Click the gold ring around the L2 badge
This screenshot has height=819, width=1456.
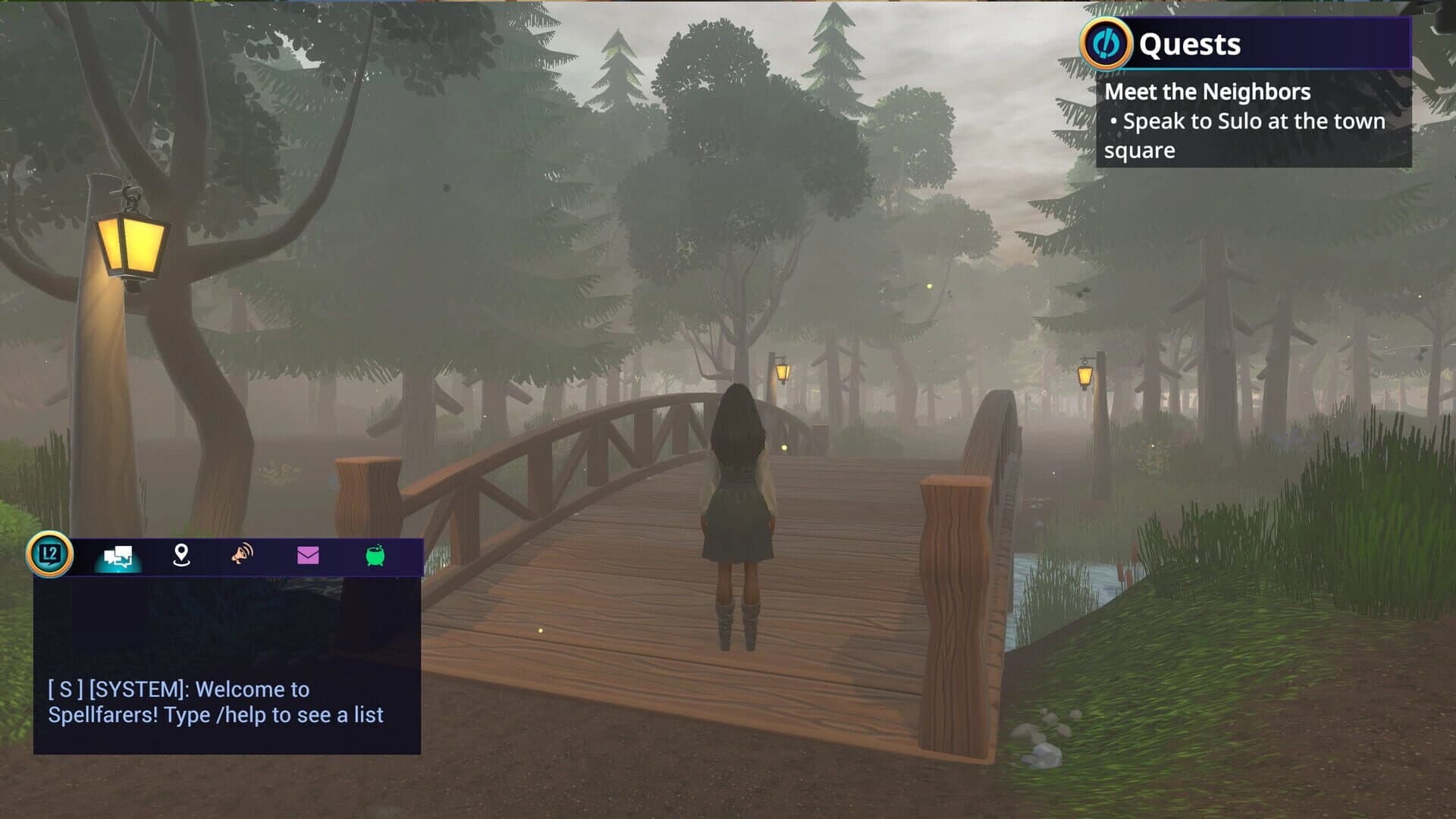tap(49, 555)
